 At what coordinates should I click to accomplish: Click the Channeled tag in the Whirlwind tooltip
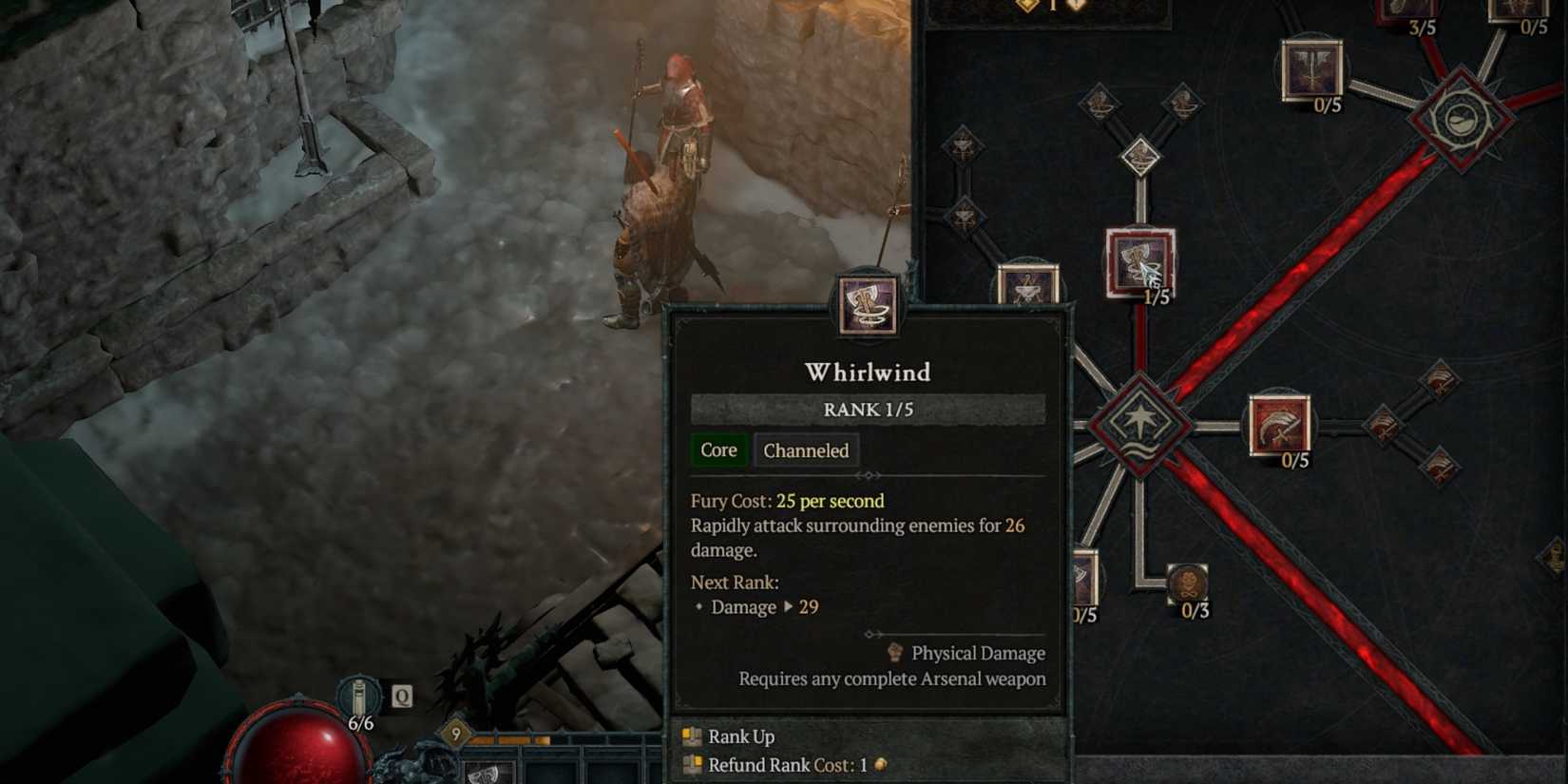[x=806, y=450]
